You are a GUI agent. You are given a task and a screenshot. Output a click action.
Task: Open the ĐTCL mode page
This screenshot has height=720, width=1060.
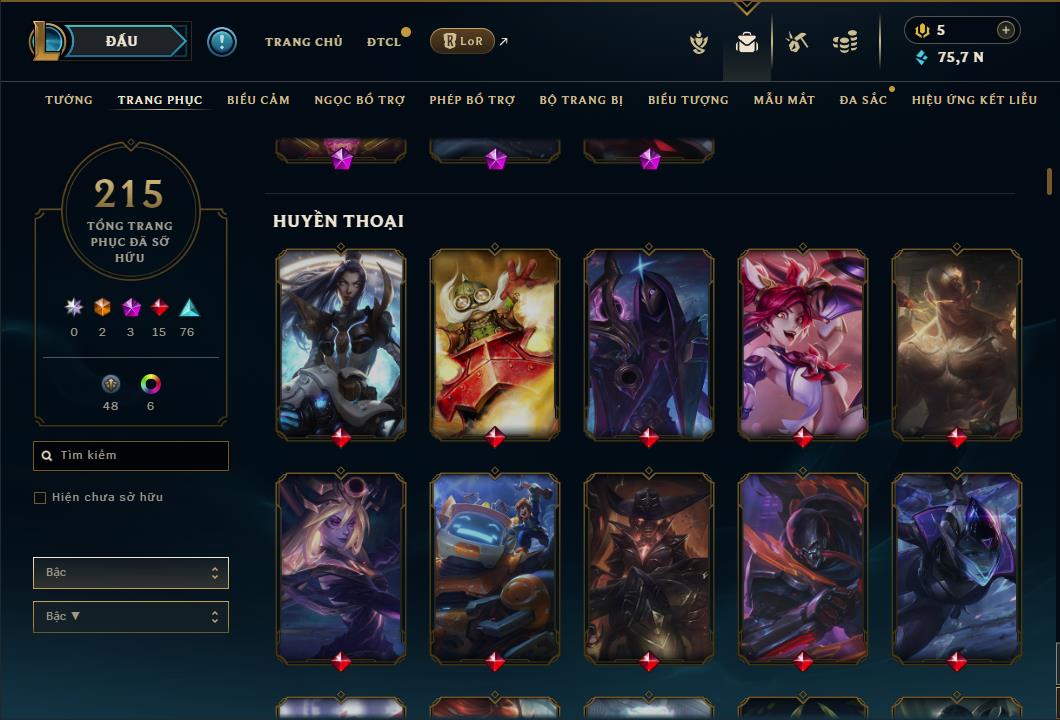pos(384,42)
